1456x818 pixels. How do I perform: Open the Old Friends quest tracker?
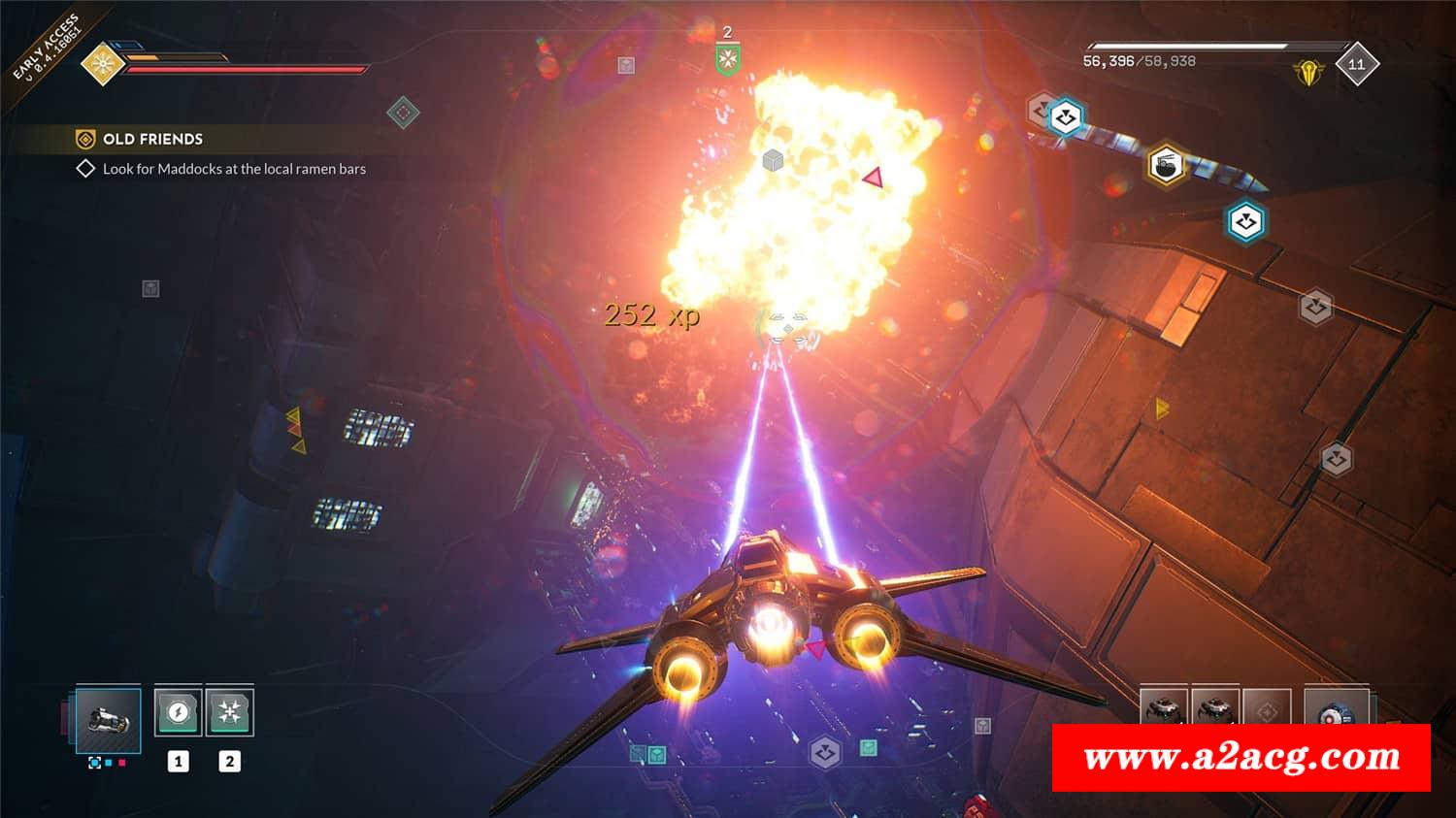[x=152, y=139]
